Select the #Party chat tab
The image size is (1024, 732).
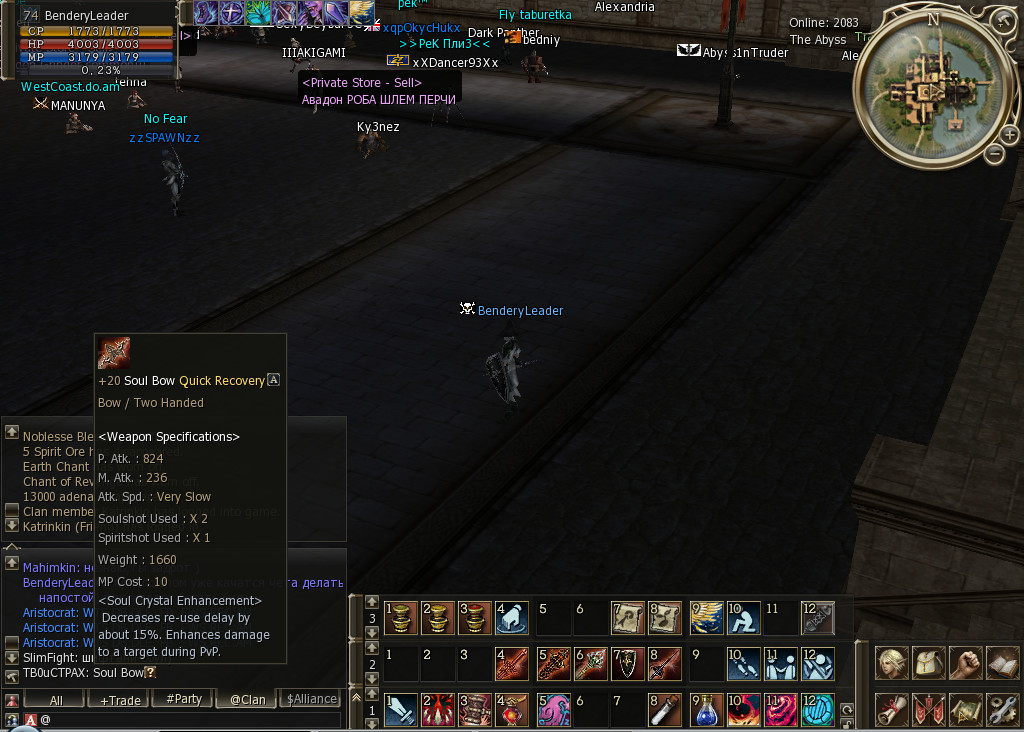183,699
